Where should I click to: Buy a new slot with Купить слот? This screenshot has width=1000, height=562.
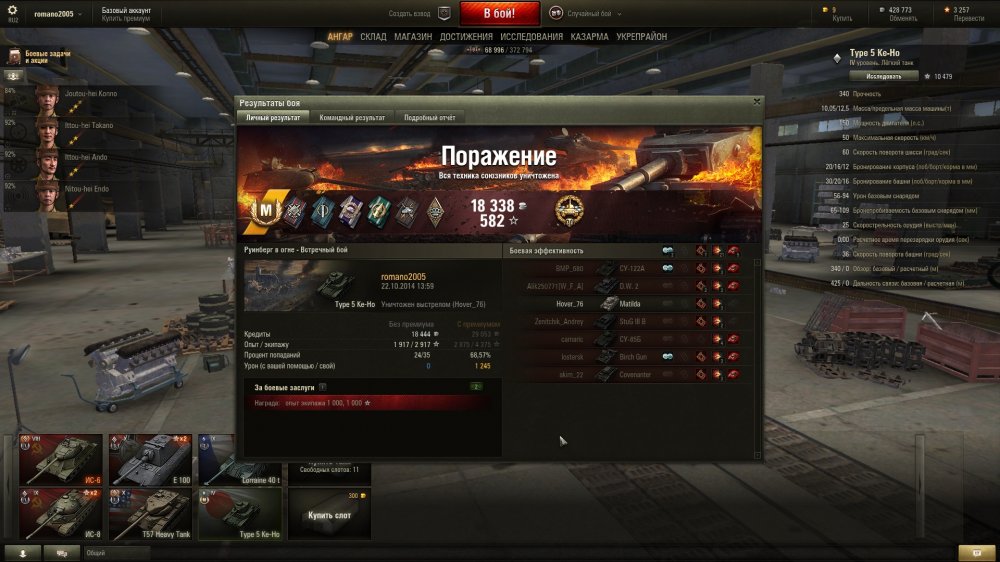329,514
